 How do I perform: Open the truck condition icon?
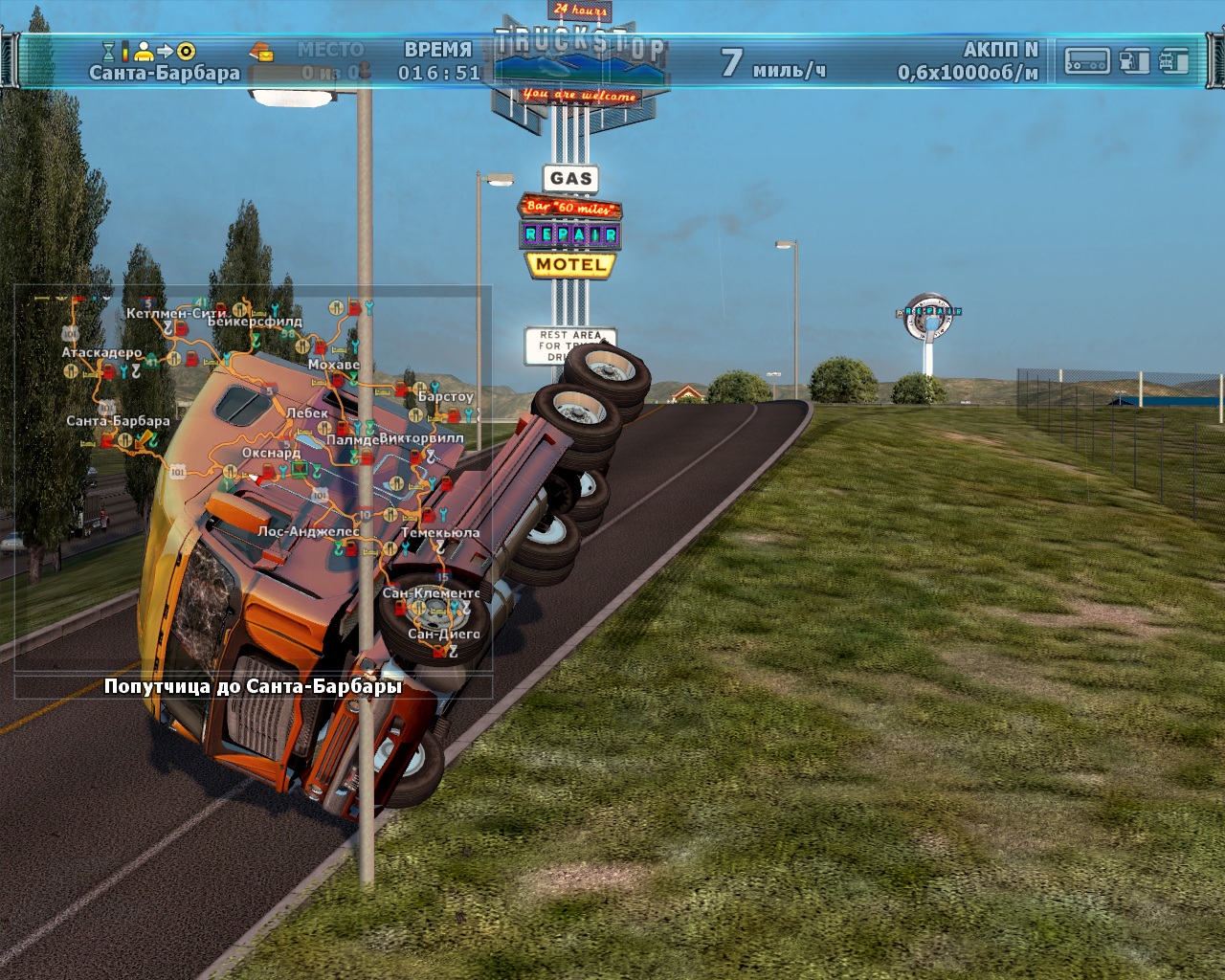[x=1173, y=61]
